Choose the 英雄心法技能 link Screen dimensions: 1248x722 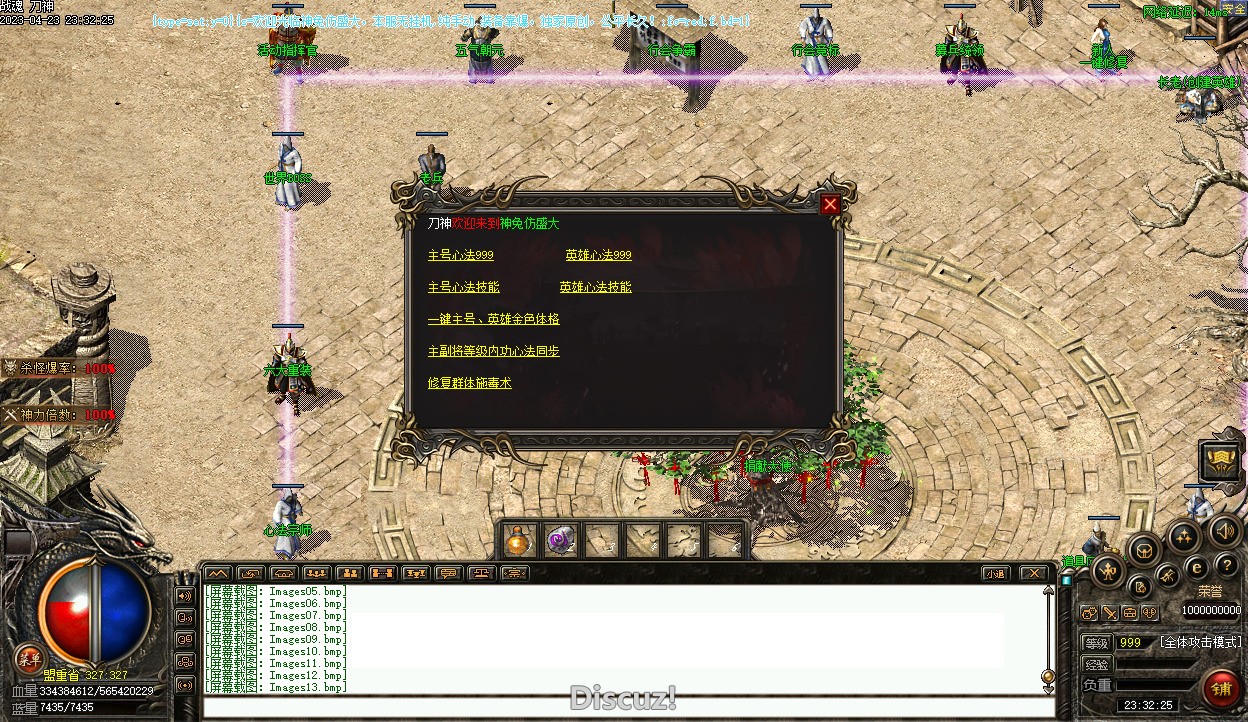(x=596, y=287)
